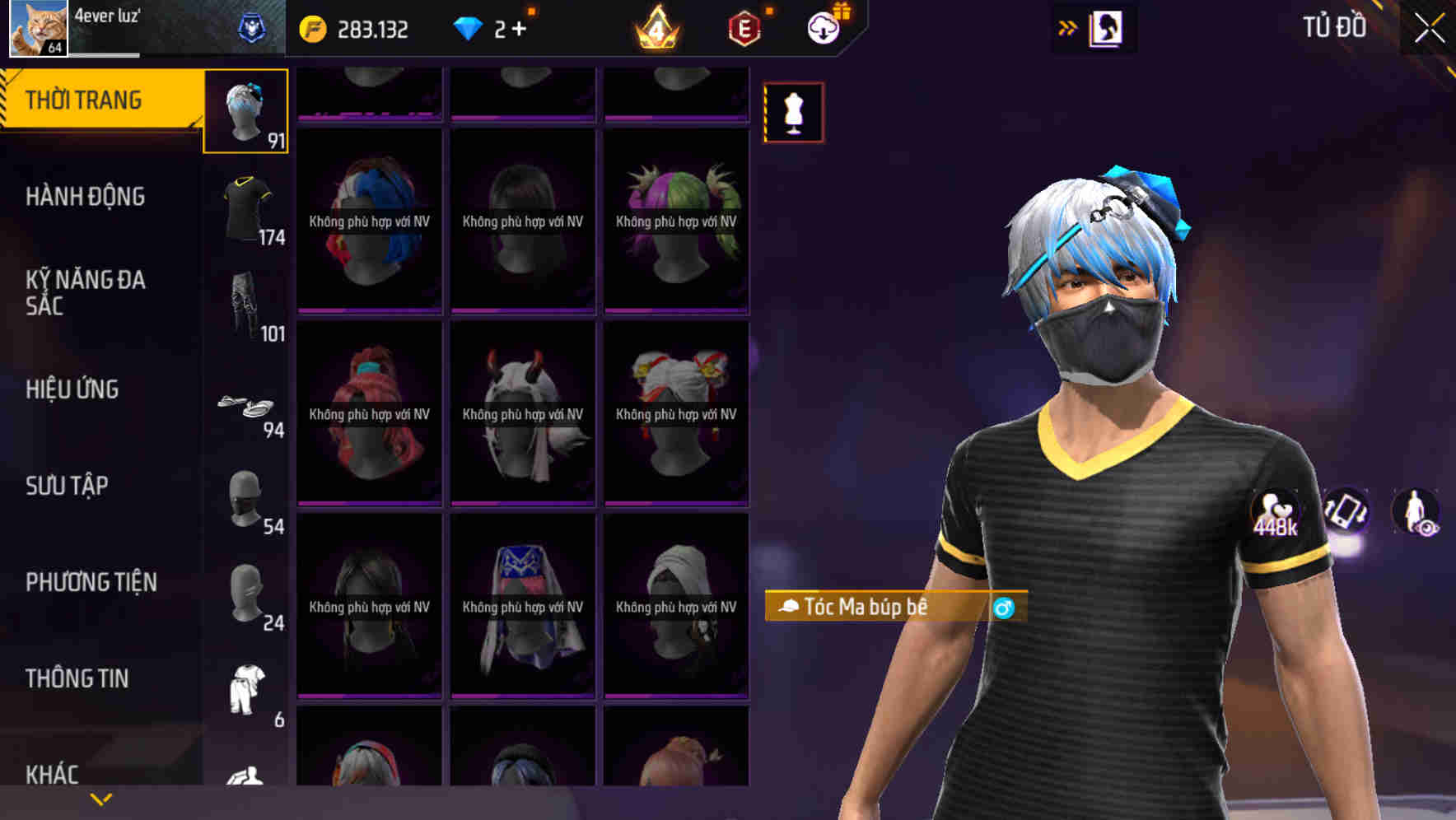Screen dimensions: 1456x820
Task: Open the red E badge icon
Action: click(x=742, y=27)
